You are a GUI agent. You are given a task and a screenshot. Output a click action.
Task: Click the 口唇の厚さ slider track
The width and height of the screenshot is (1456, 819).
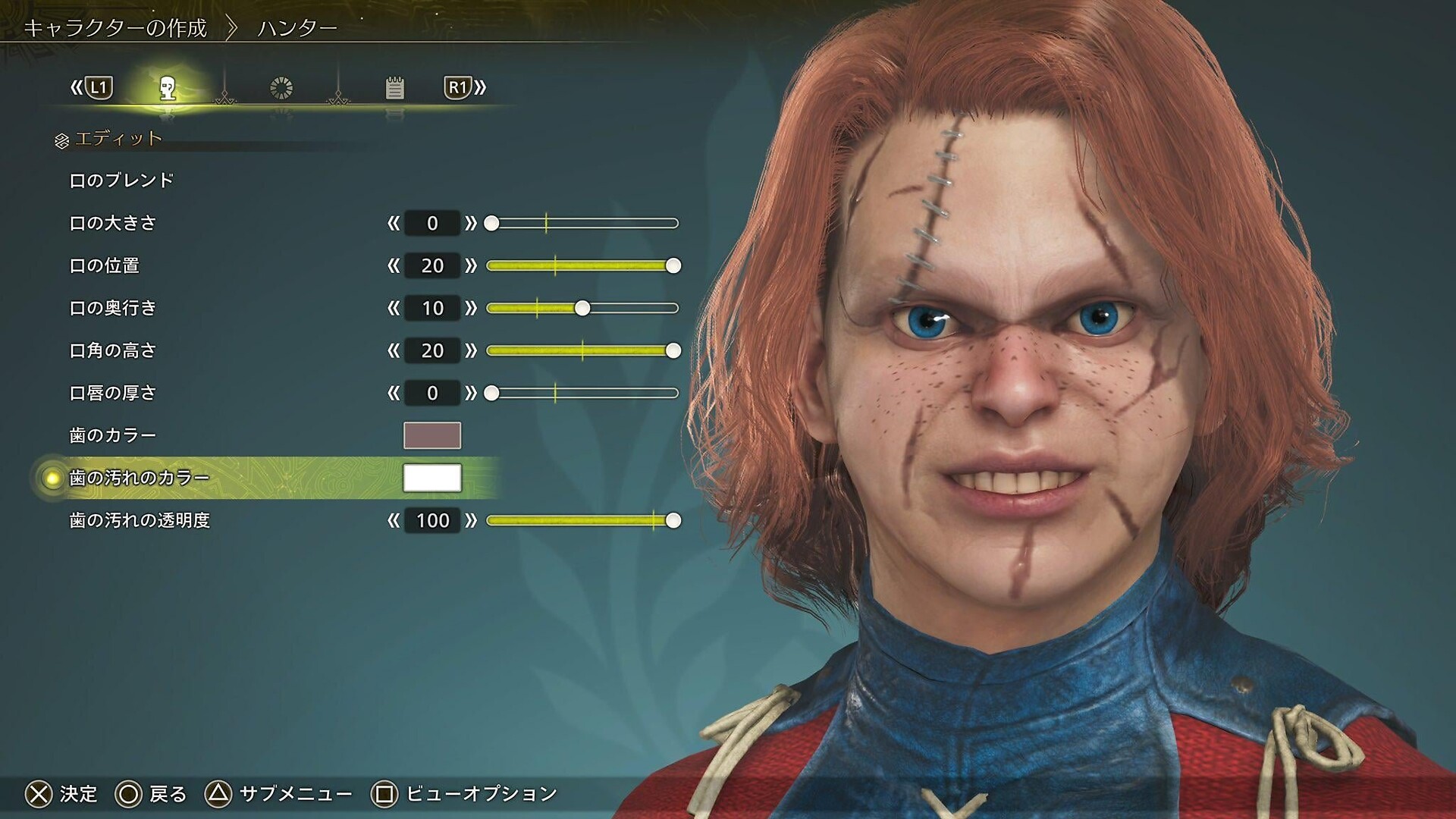pyautogui.click(x=584, y=393)
